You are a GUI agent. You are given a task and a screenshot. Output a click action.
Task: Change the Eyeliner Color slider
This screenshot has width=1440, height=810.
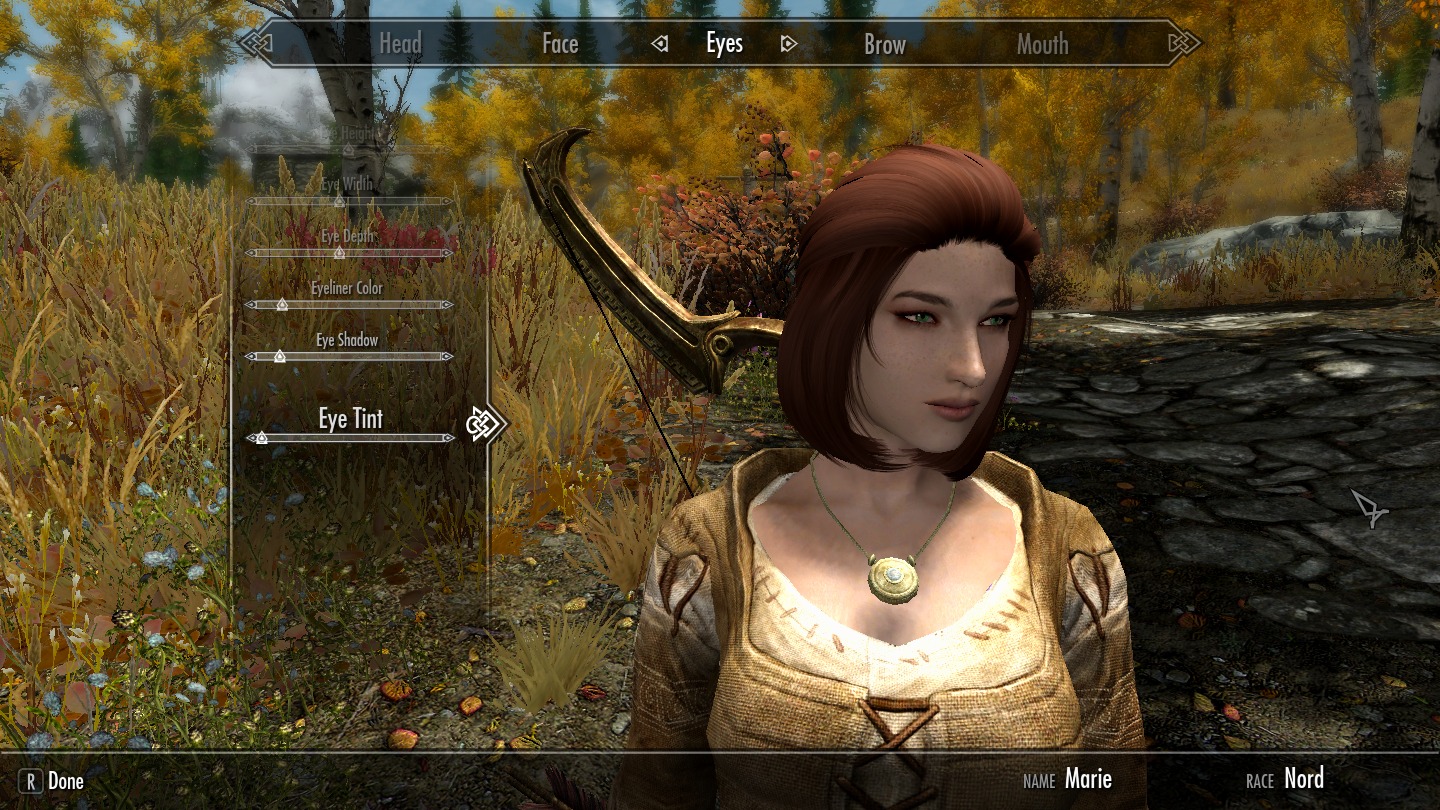tap(282, 305)
